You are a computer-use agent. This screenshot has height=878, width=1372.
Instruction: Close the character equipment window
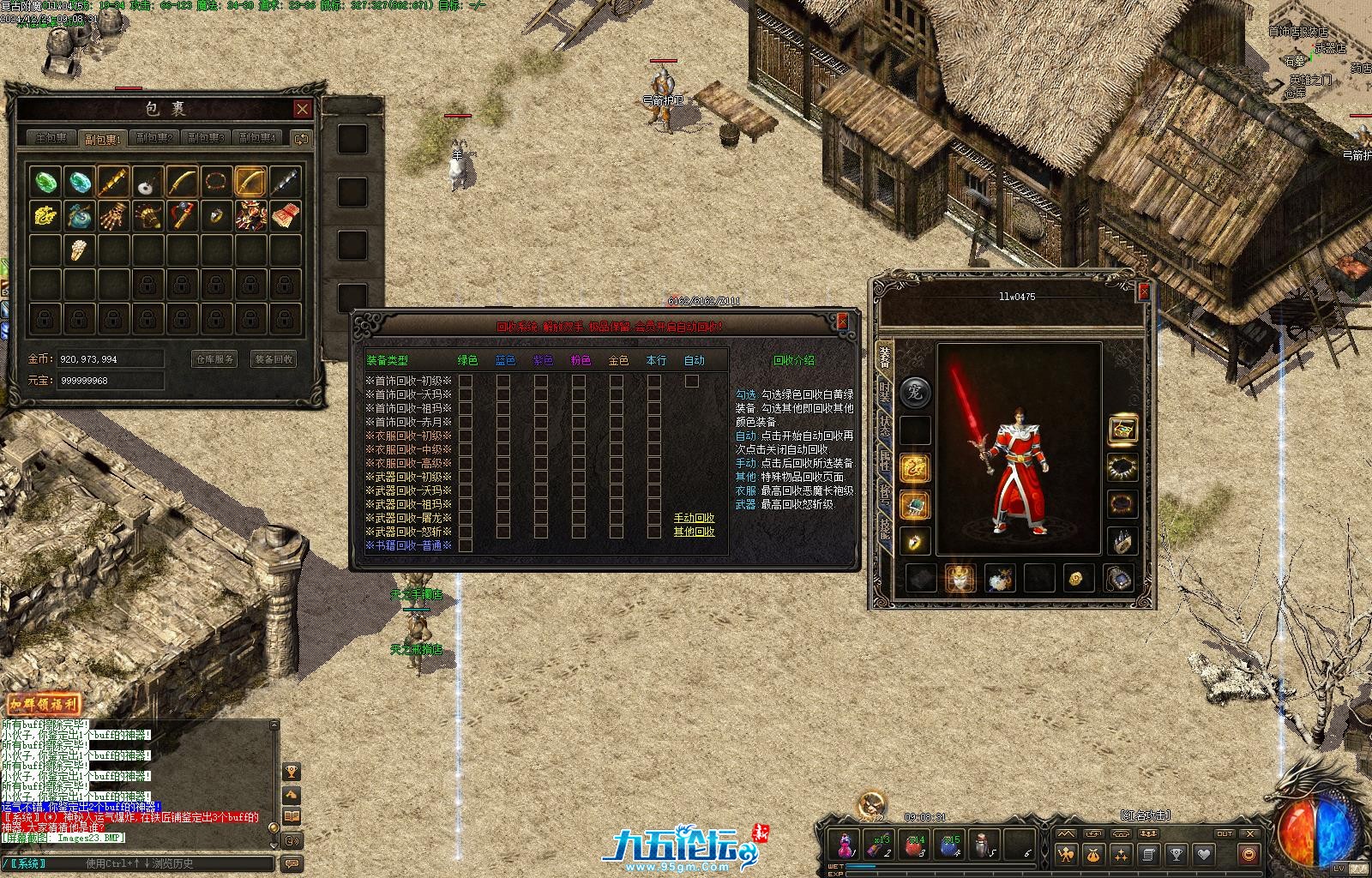[1143, 292]
